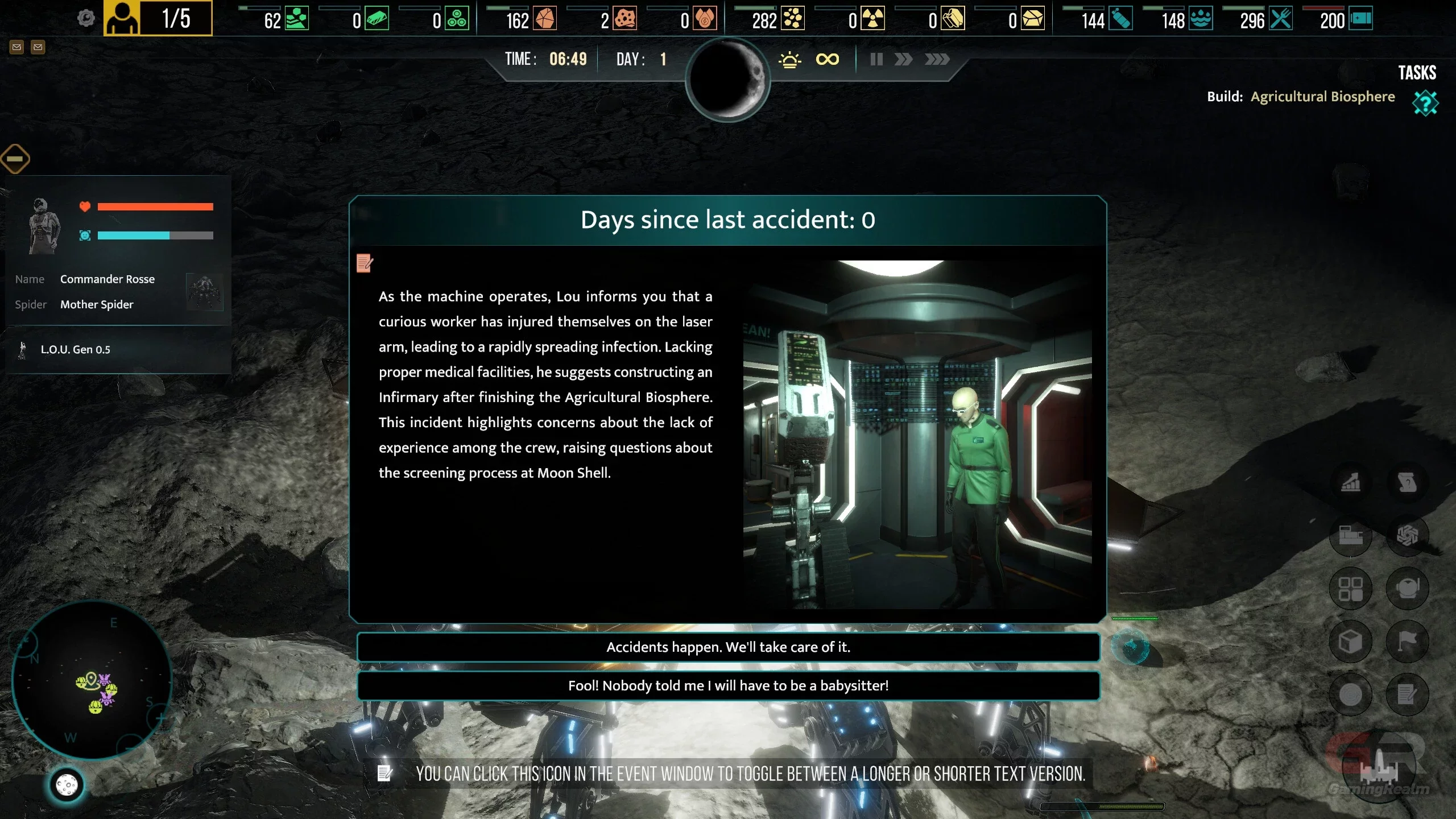Open the four-squares grid menu button
1456x819 pixels.
pos(1351,589)
